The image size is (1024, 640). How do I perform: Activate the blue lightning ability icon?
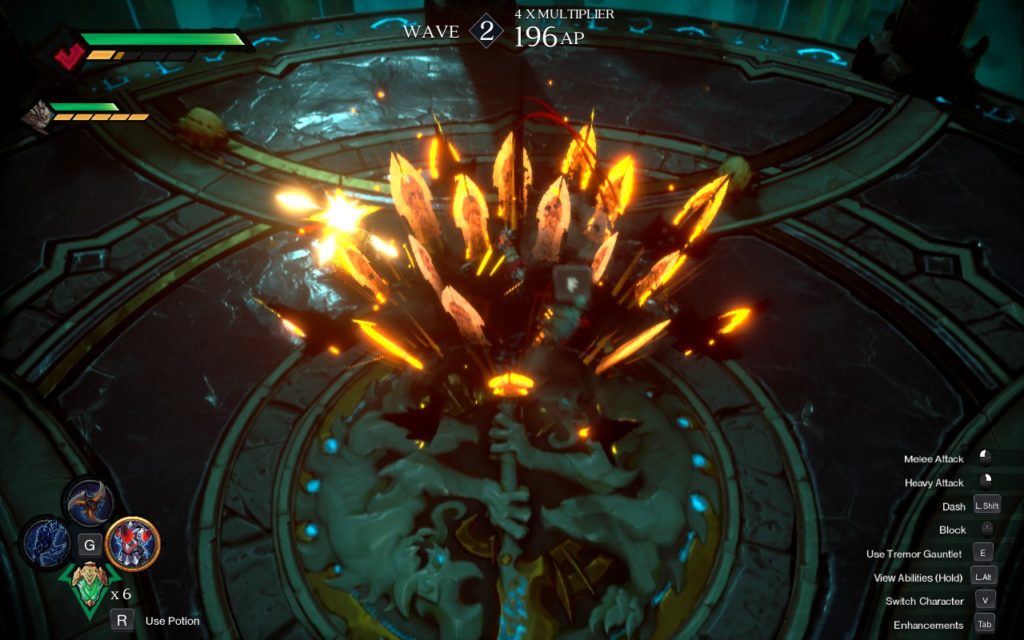[47, 543]
